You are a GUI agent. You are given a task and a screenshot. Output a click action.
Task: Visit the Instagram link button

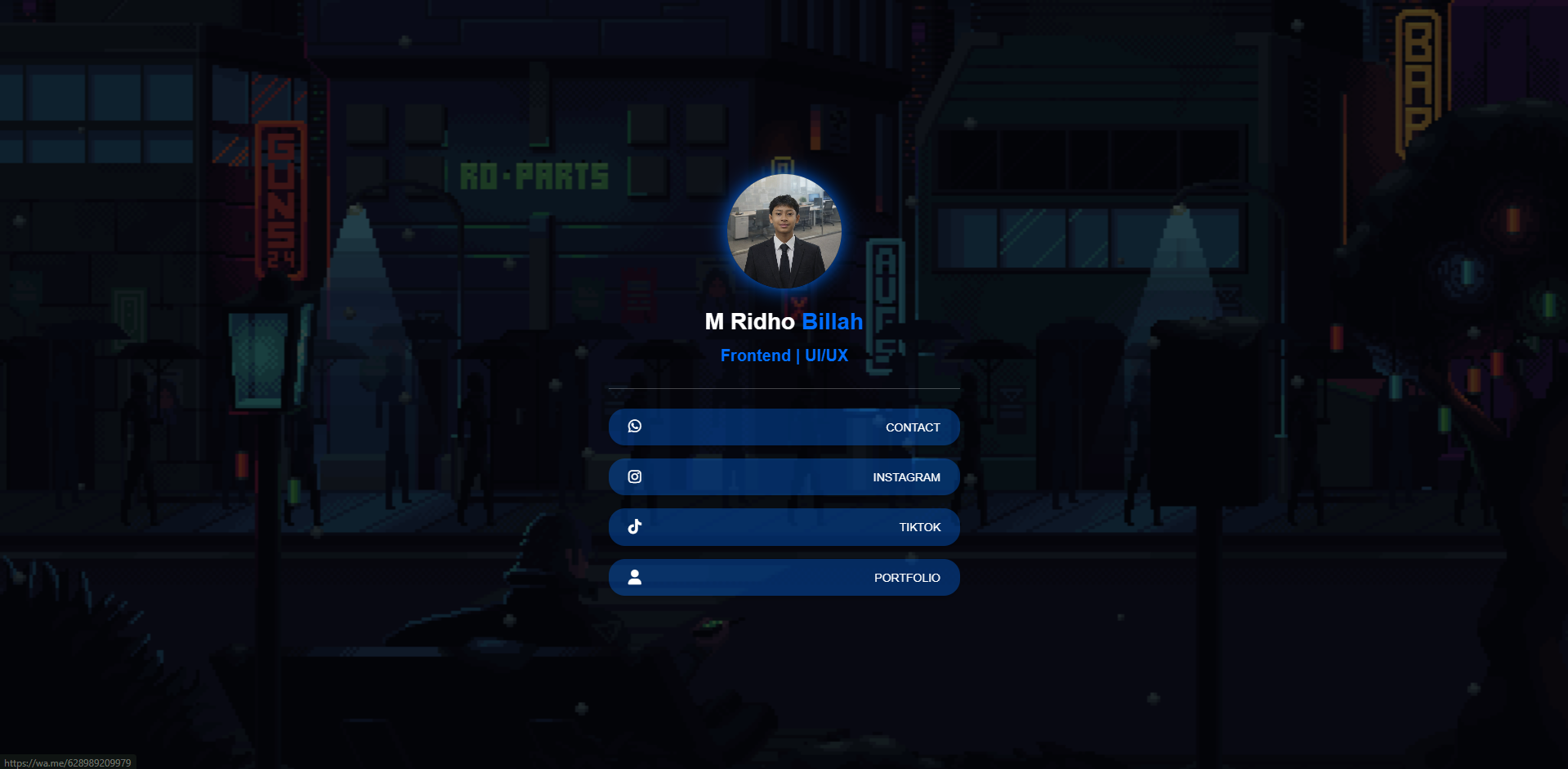(x=784, y=477)
